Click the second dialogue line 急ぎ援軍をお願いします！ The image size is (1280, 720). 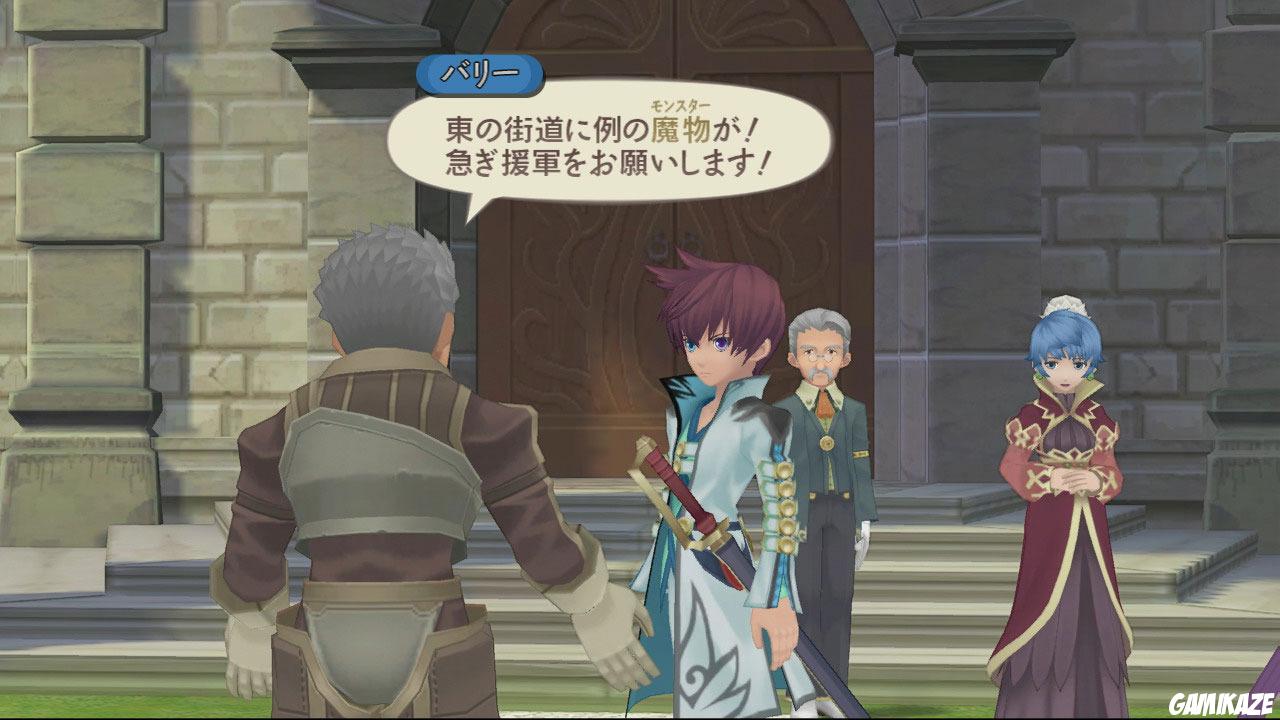click(x=608, y=160)
